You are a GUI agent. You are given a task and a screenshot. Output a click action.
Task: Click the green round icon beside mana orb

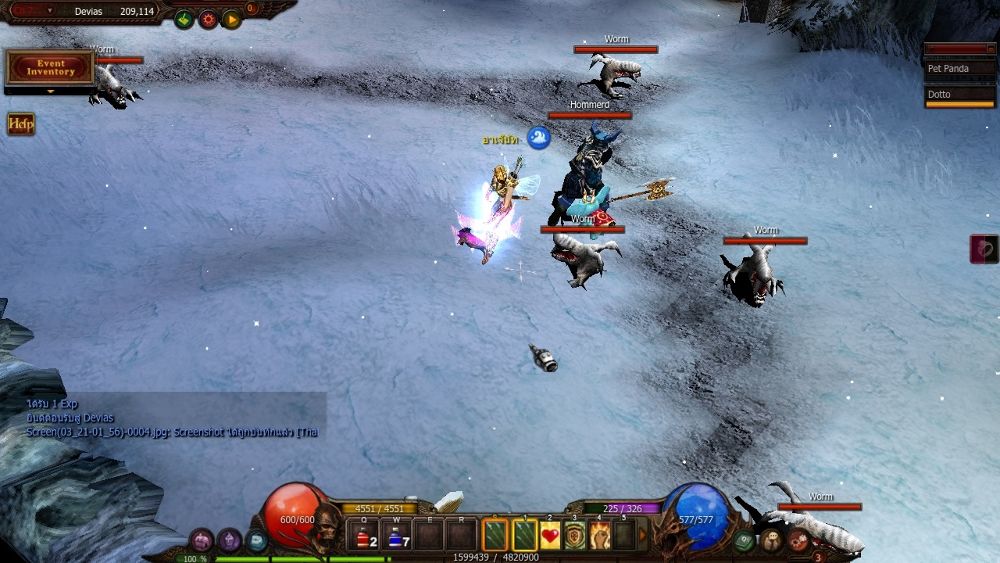point(744,541)
